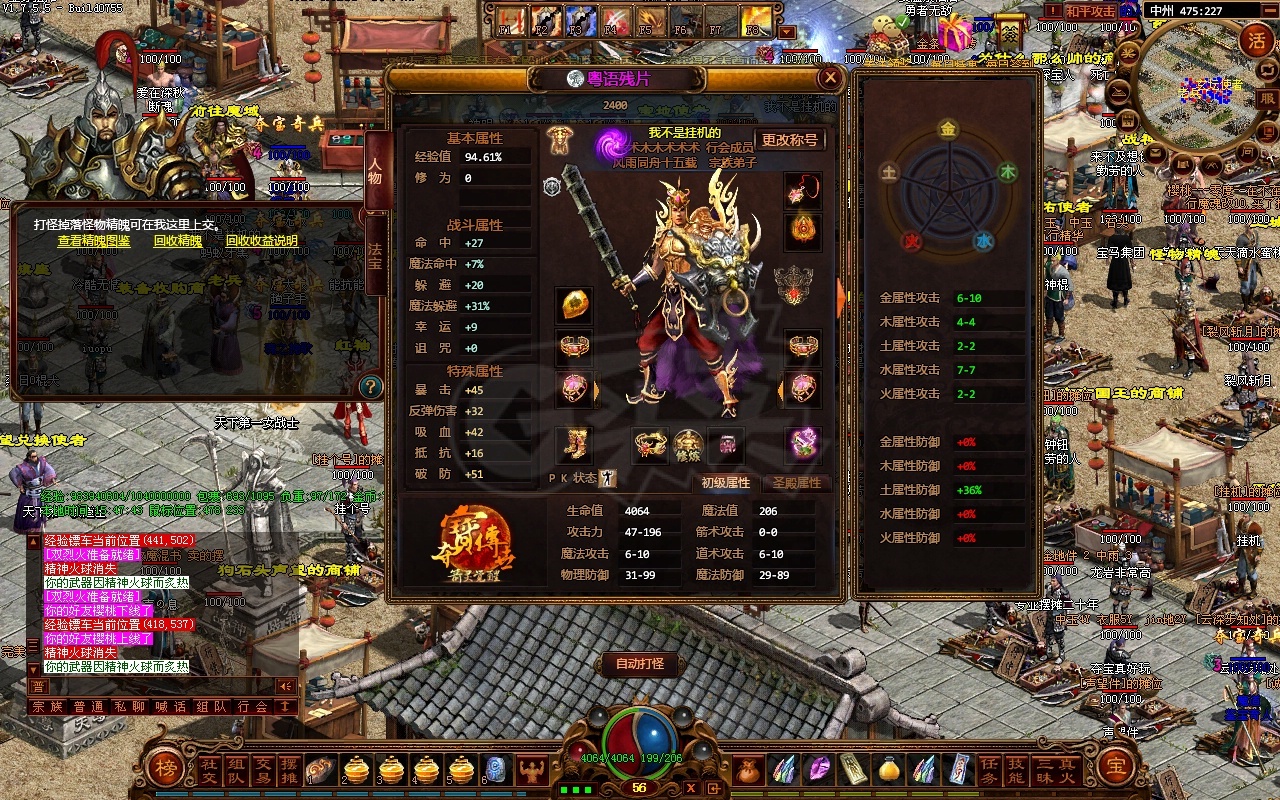Open the 任务 quest menu button
1280x800 pixels.
click(989, 768)
